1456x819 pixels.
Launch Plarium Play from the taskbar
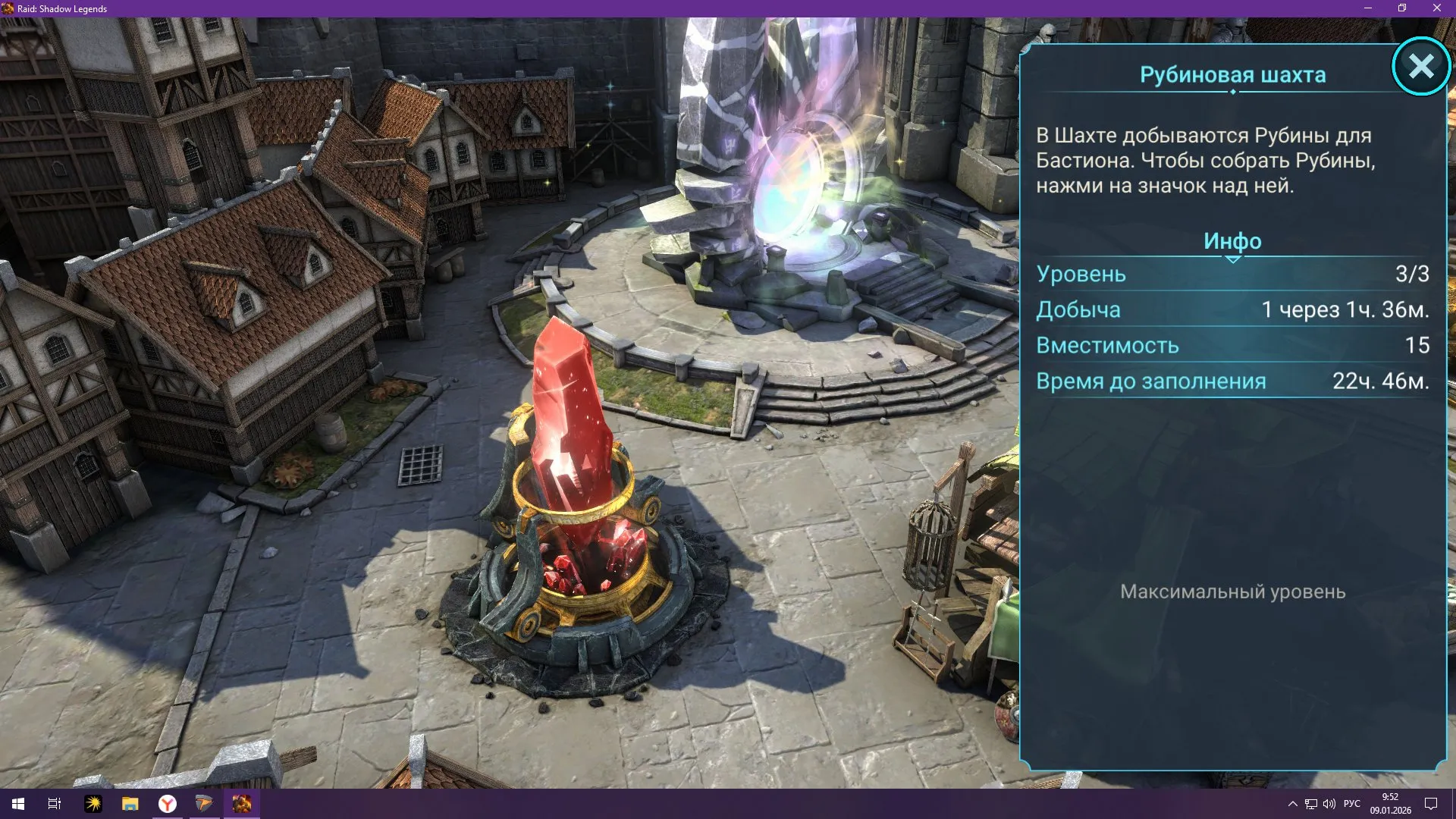(x=206, y=804)
